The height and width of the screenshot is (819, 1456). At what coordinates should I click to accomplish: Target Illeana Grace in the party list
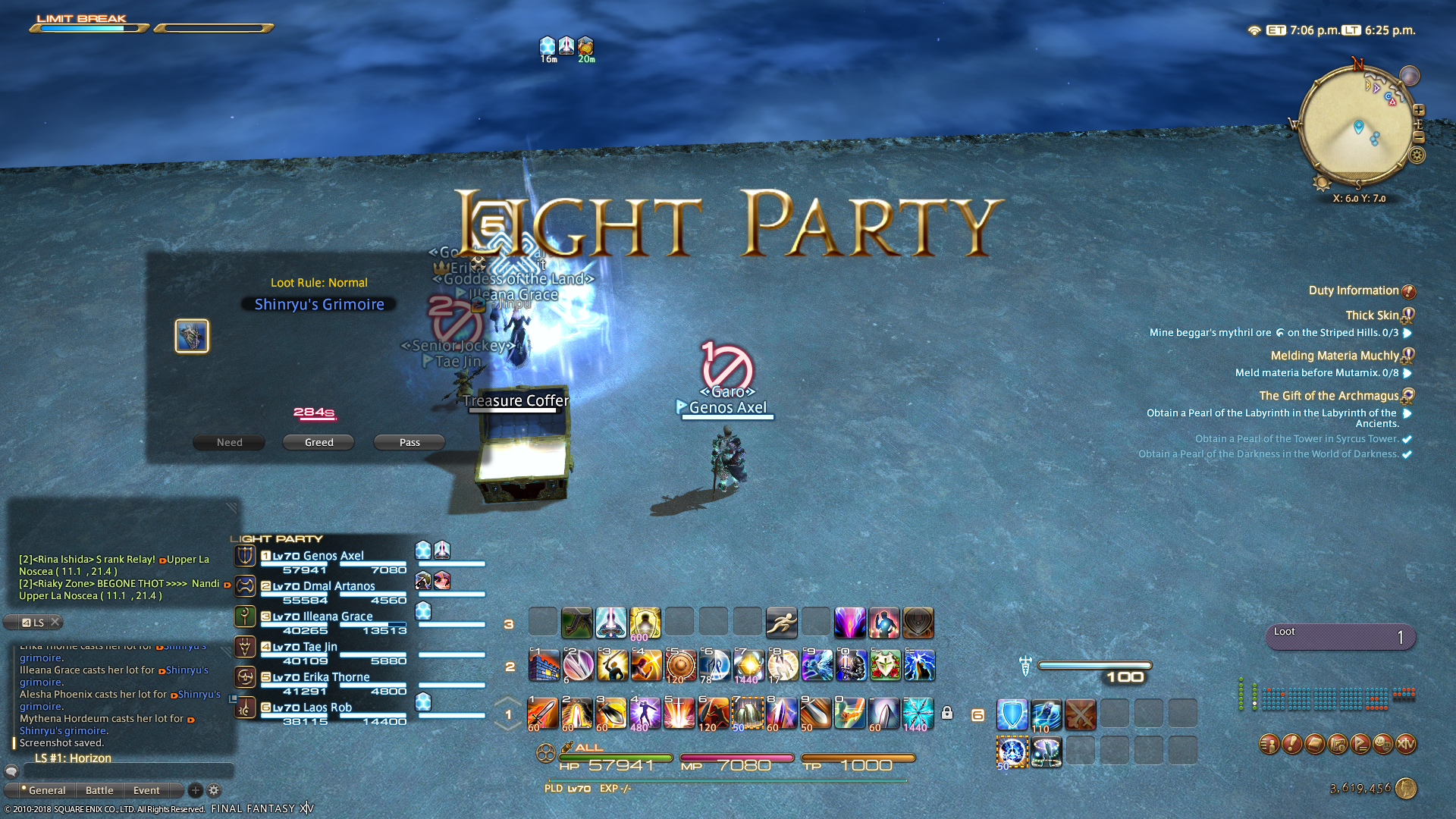337,617
